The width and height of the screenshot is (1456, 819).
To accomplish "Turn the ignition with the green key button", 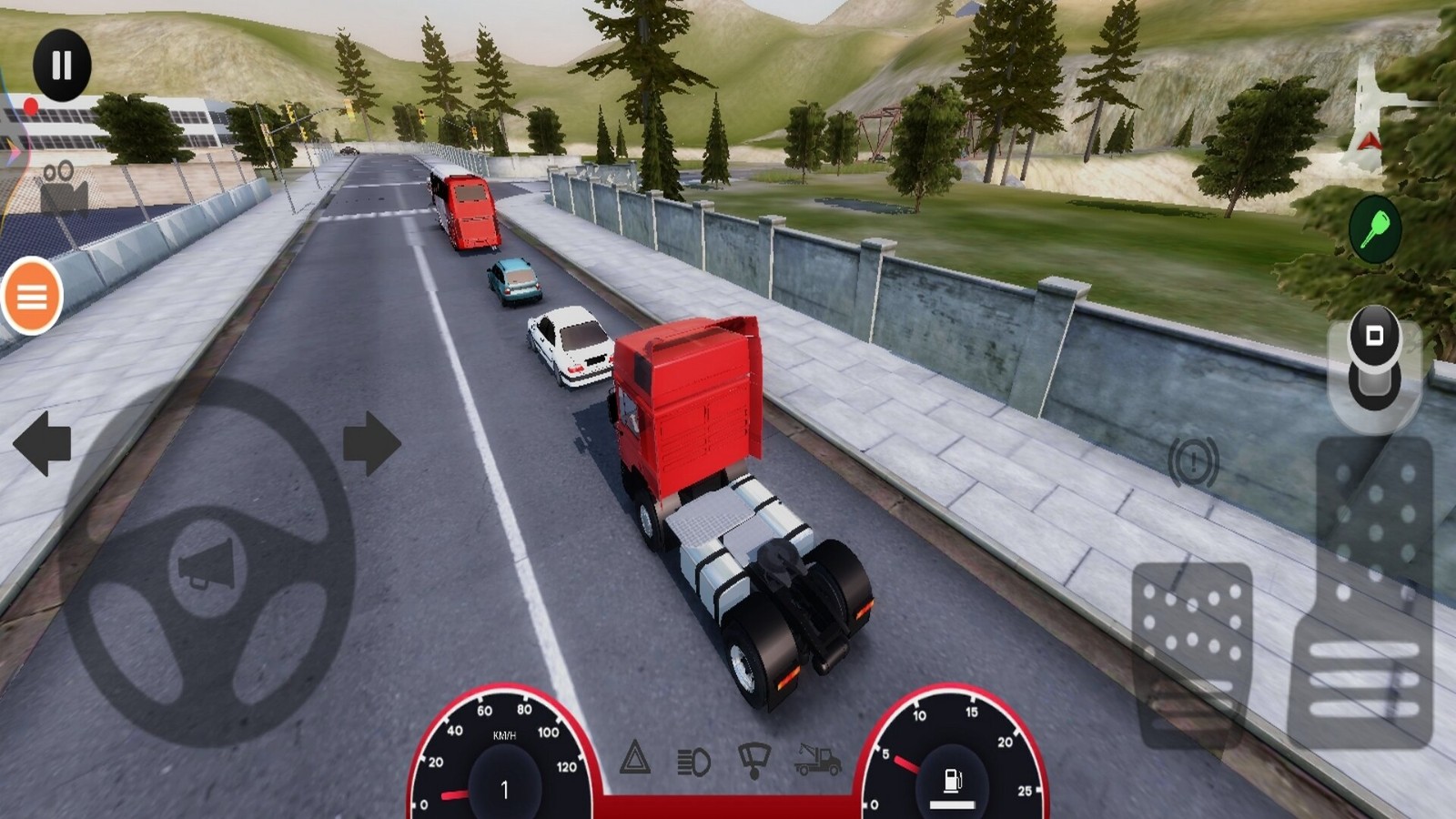I will pyautogui.click(x=1374, y=228).
